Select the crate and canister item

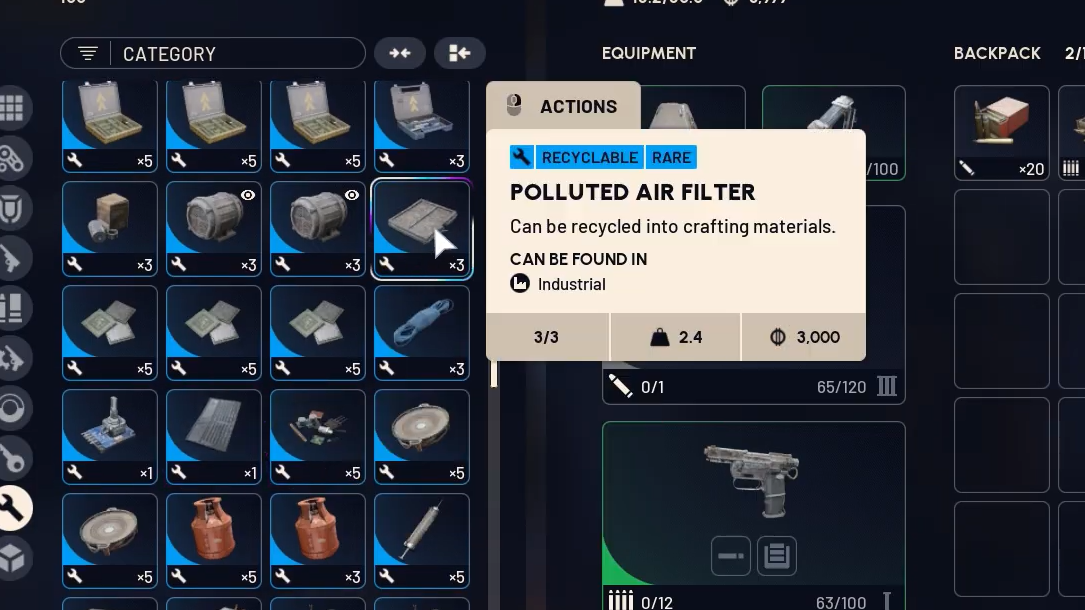pyautogui.click(x=110, y=229)
